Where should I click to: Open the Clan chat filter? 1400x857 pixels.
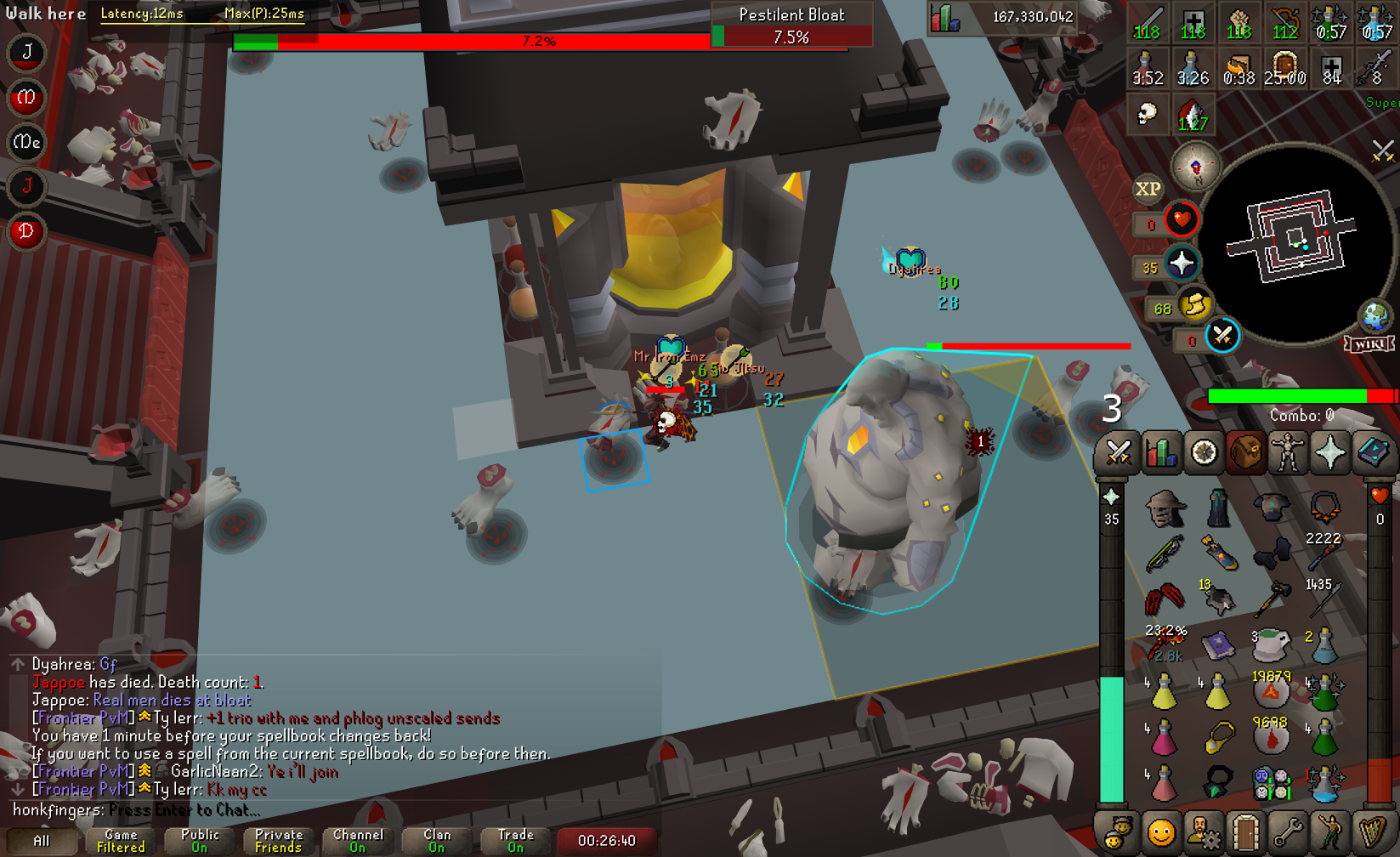coord(437,841)
